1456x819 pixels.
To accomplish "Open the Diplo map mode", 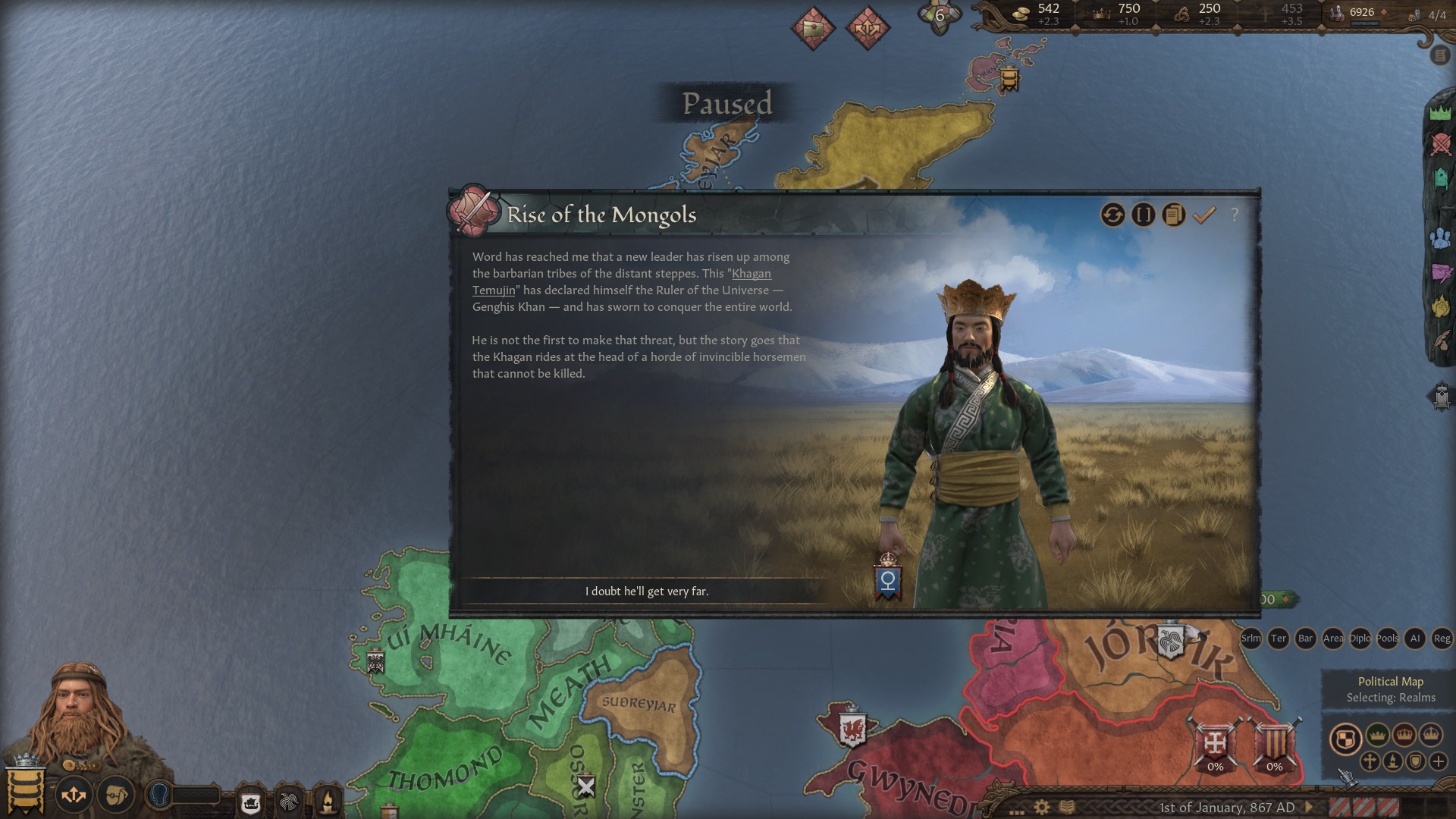I will (x=1360, y=639).
